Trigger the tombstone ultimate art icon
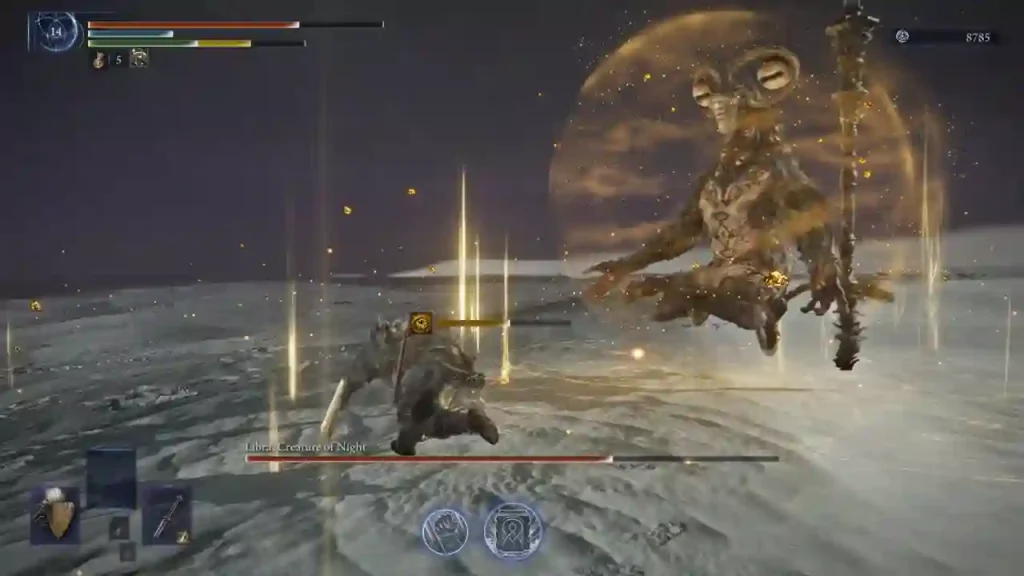Image resolution: width=1024 pixels, height=576 pixels. pyautogui.click(x=513, y=530)
